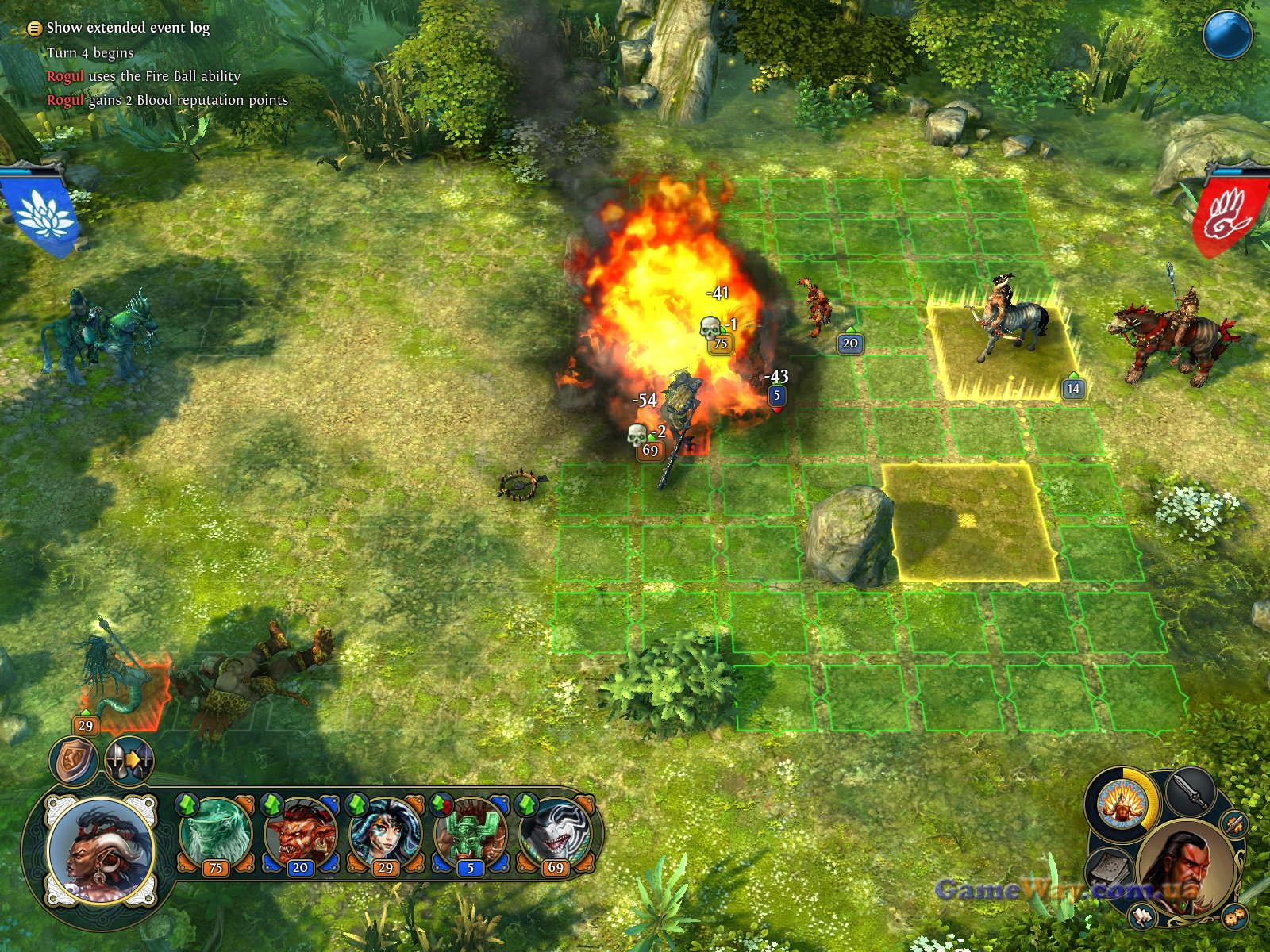Click the wait command with two helmets
This screenshot has height=952, width=1270.
129,762
